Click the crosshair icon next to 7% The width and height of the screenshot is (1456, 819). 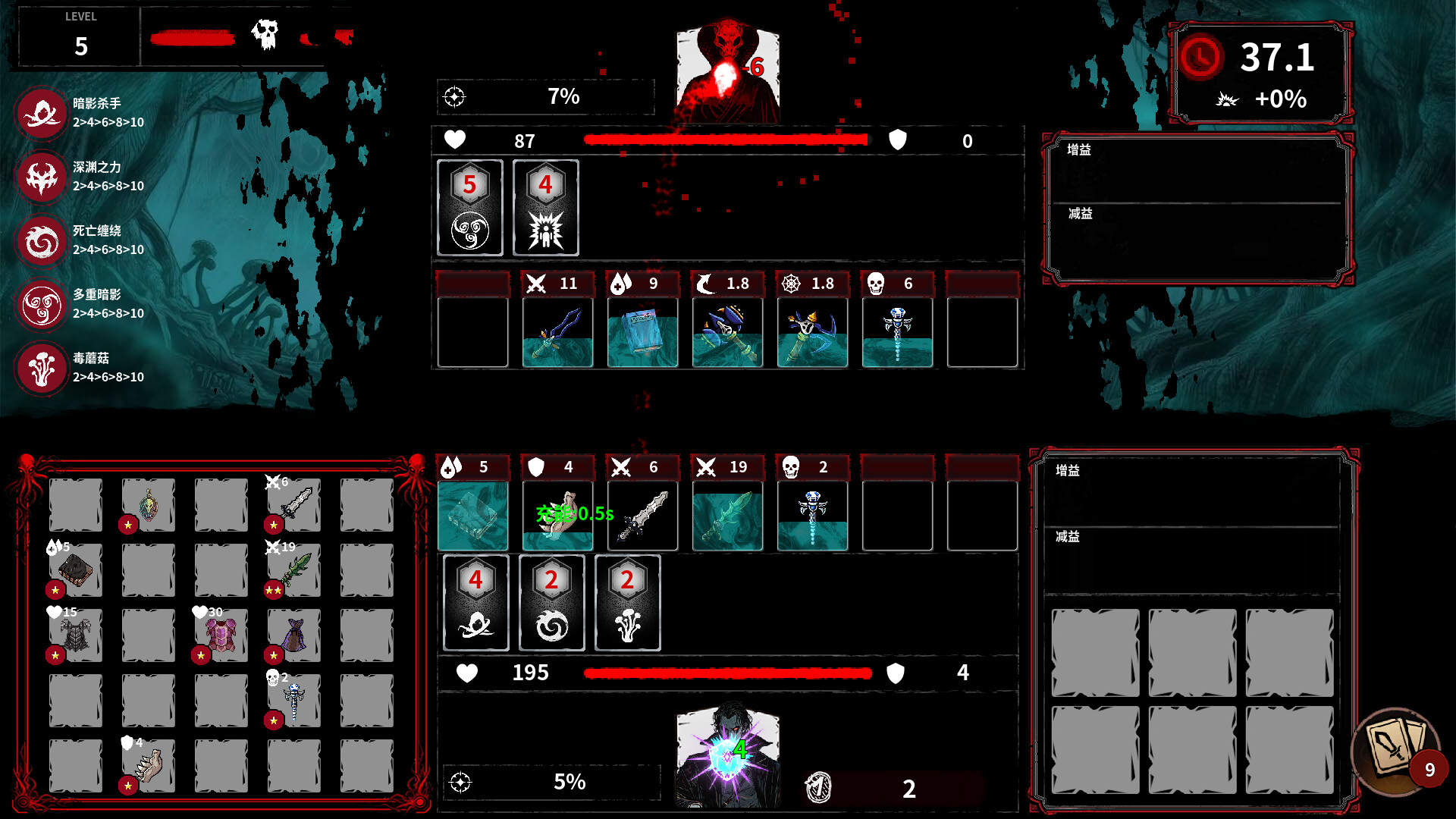tap(455, 96)
